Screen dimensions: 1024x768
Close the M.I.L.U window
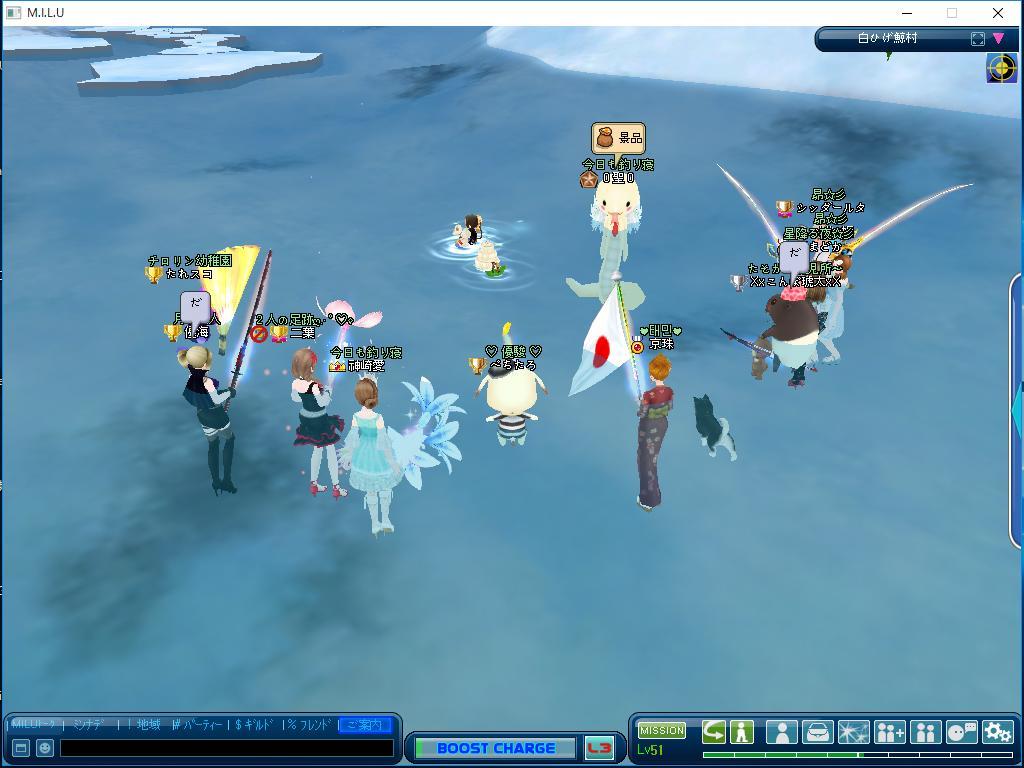pos(997,13)
